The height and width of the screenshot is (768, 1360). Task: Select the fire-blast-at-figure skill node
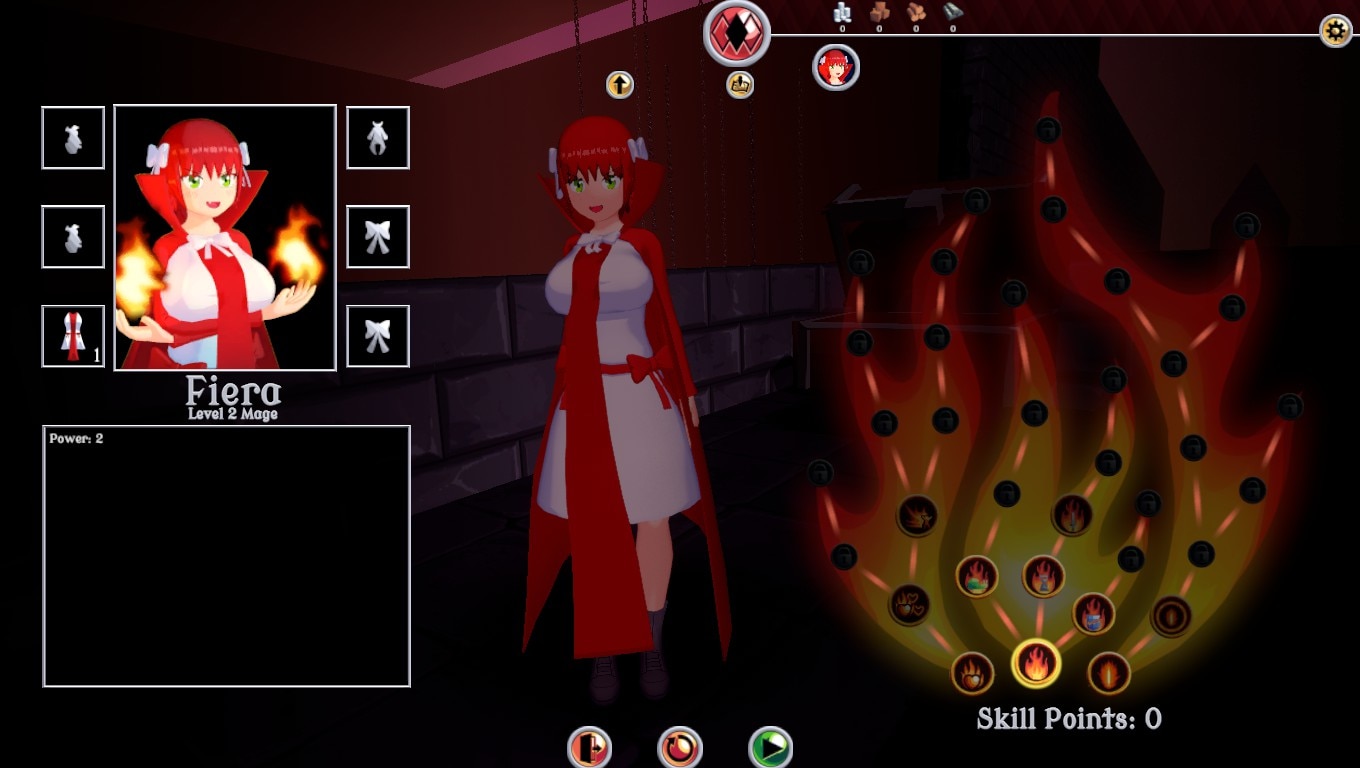(x=917, y=516)
